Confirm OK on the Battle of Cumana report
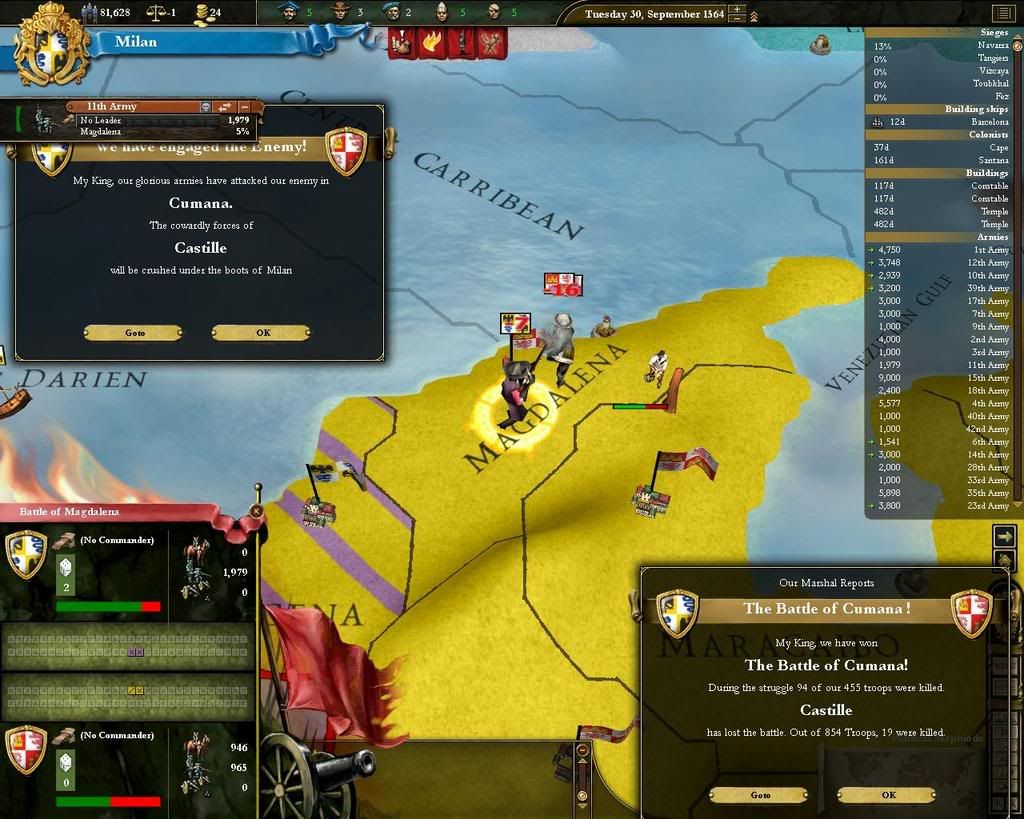The width and height of the screenshot is (1024, 819). pyautogui.click(x=888, y=795)
